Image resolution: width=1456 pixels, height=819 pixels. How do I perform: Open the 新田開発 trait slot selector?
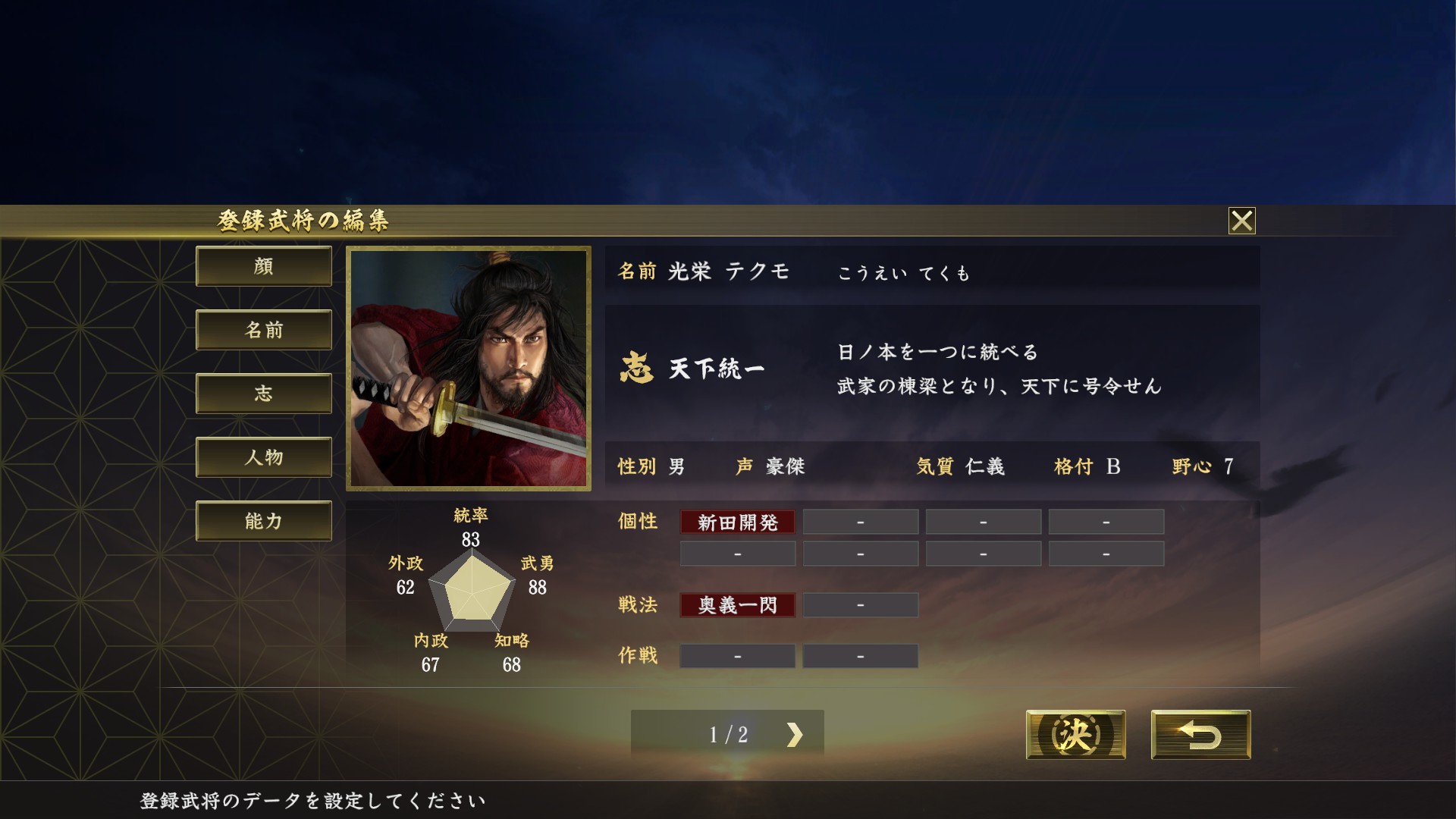point(736,521)
